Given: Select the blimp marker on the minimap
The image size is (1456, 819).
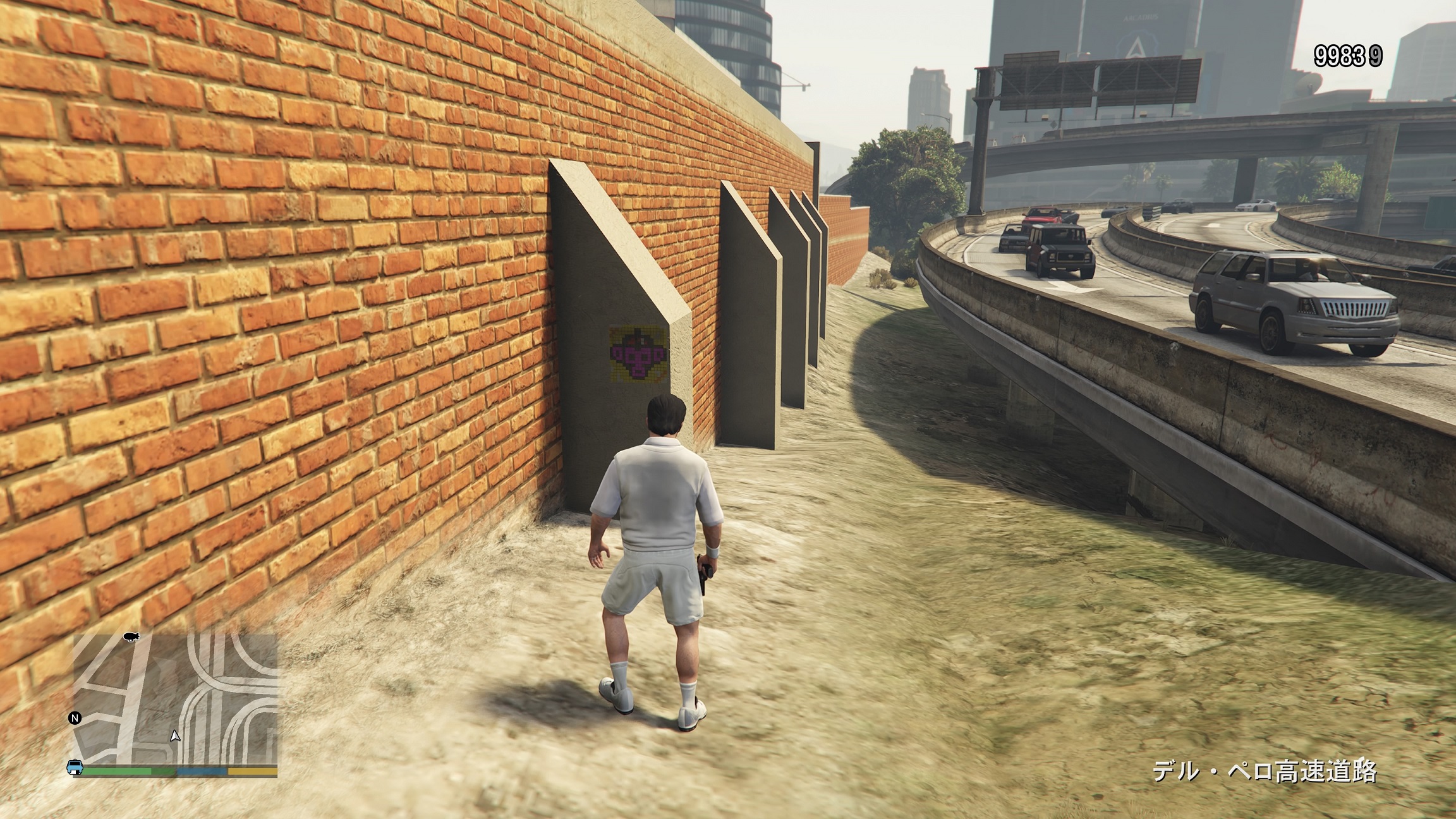Looking at the screenshot, I should click(x=131, y=636).
